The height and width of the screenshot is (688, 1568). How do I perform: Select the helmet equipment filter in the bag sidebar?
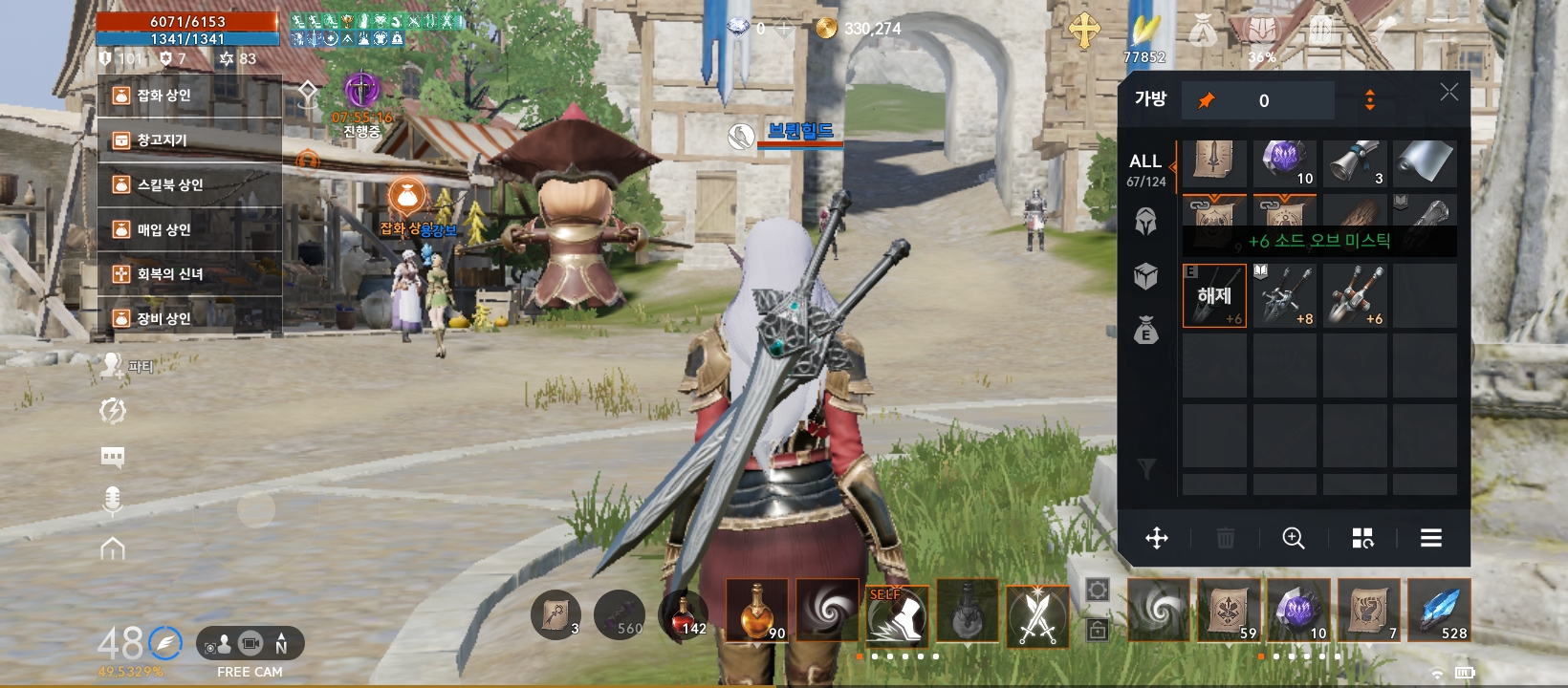(x=1144, y=220)
